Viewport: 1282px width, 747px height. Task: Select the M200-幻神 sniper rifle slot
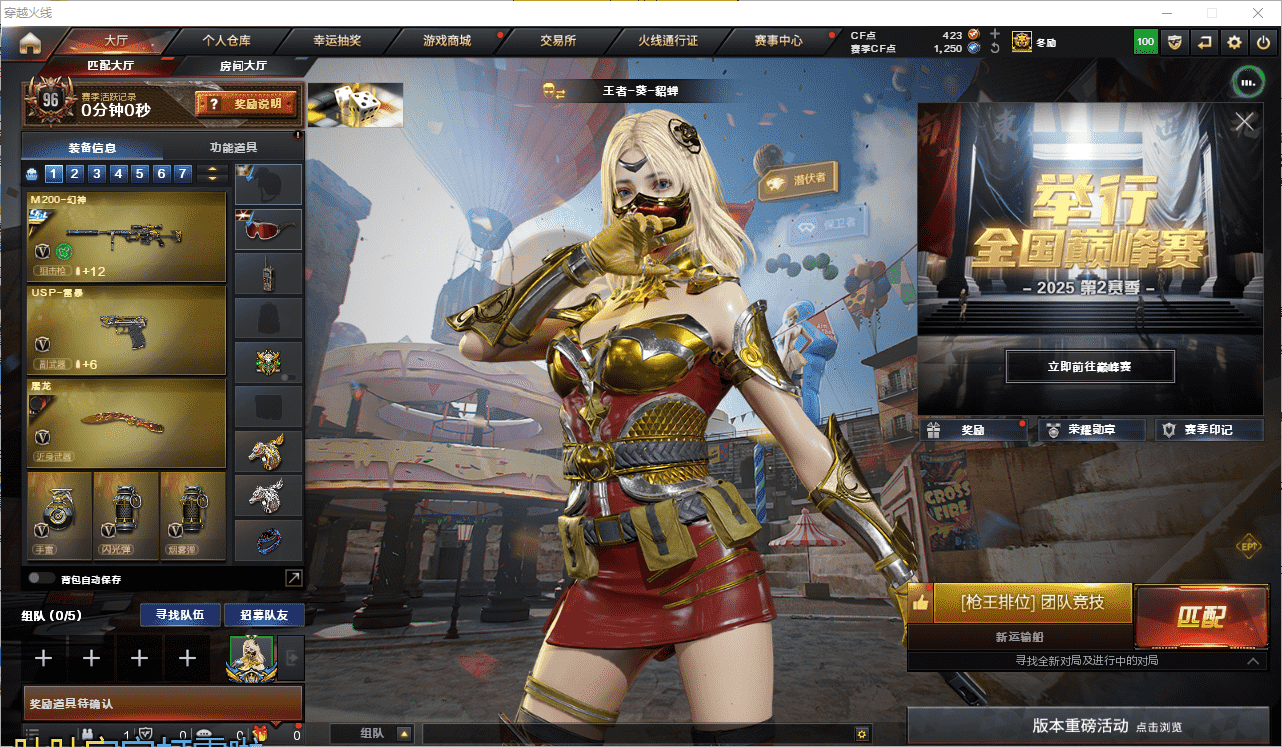127,237
